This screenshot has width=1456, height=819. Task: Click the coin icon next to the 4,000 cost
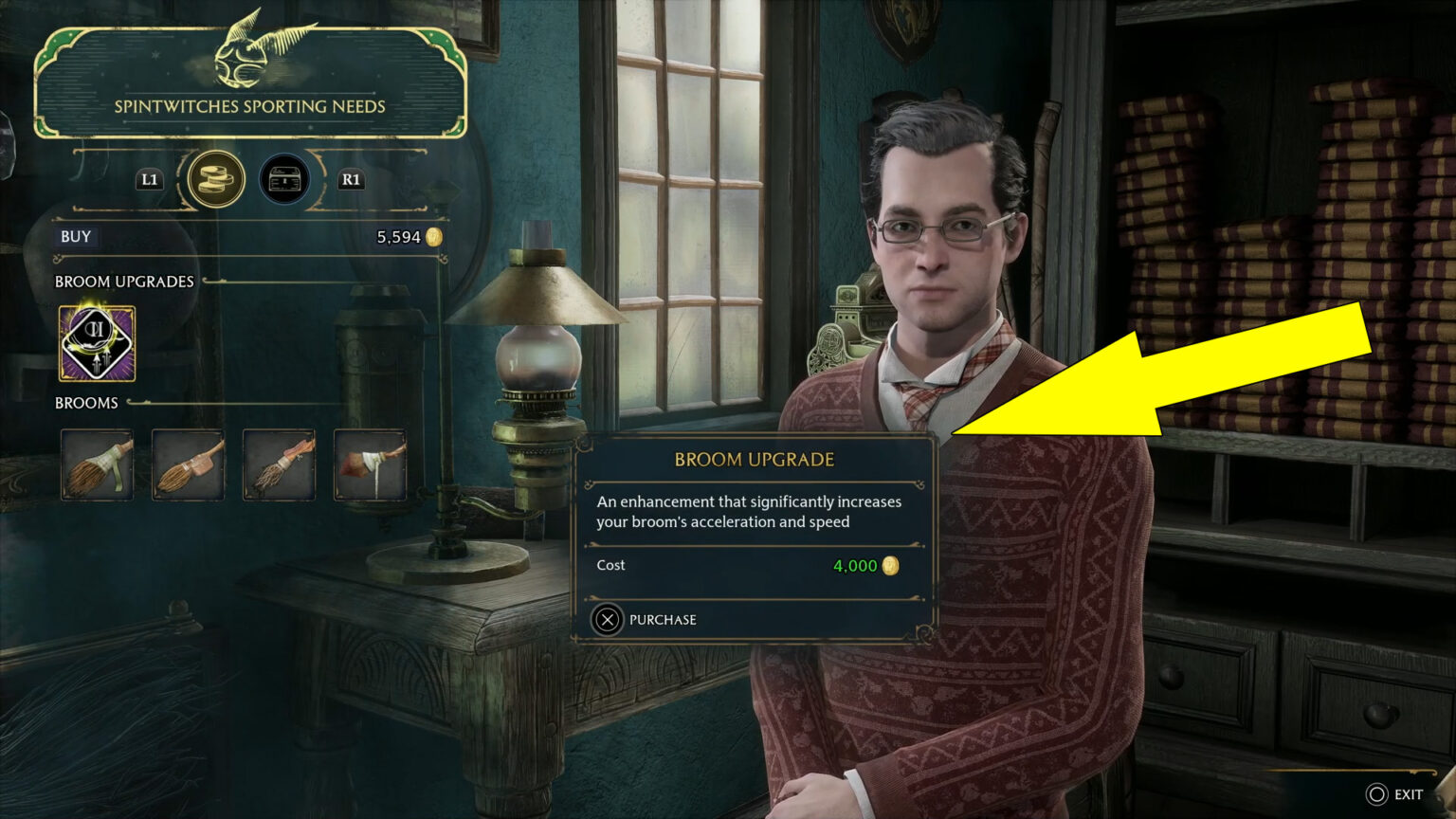[x=889, y=566]
